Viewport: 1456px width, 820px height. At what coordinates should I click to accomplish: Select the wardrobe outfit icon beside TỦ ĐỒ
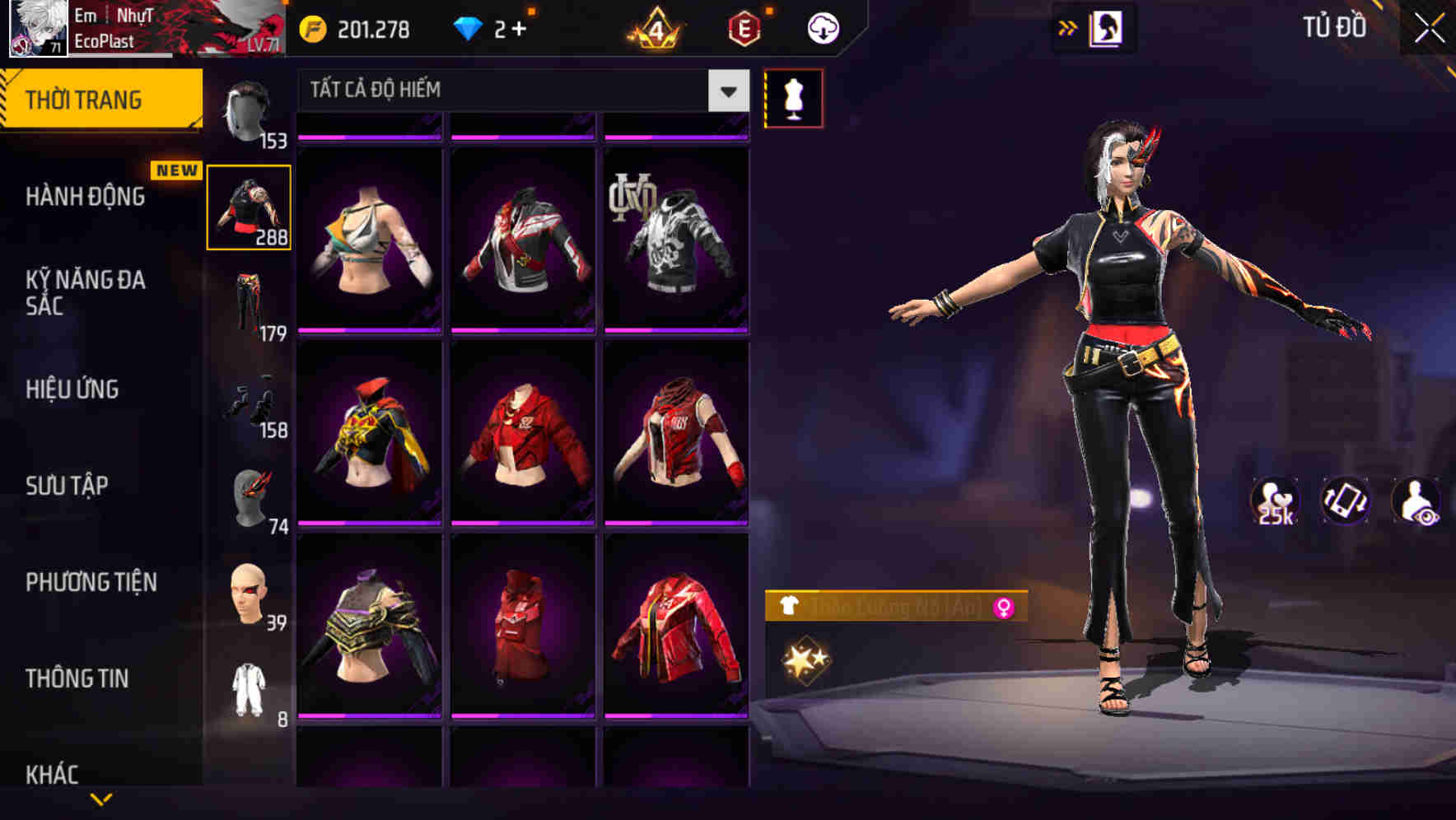point(1105,26)
